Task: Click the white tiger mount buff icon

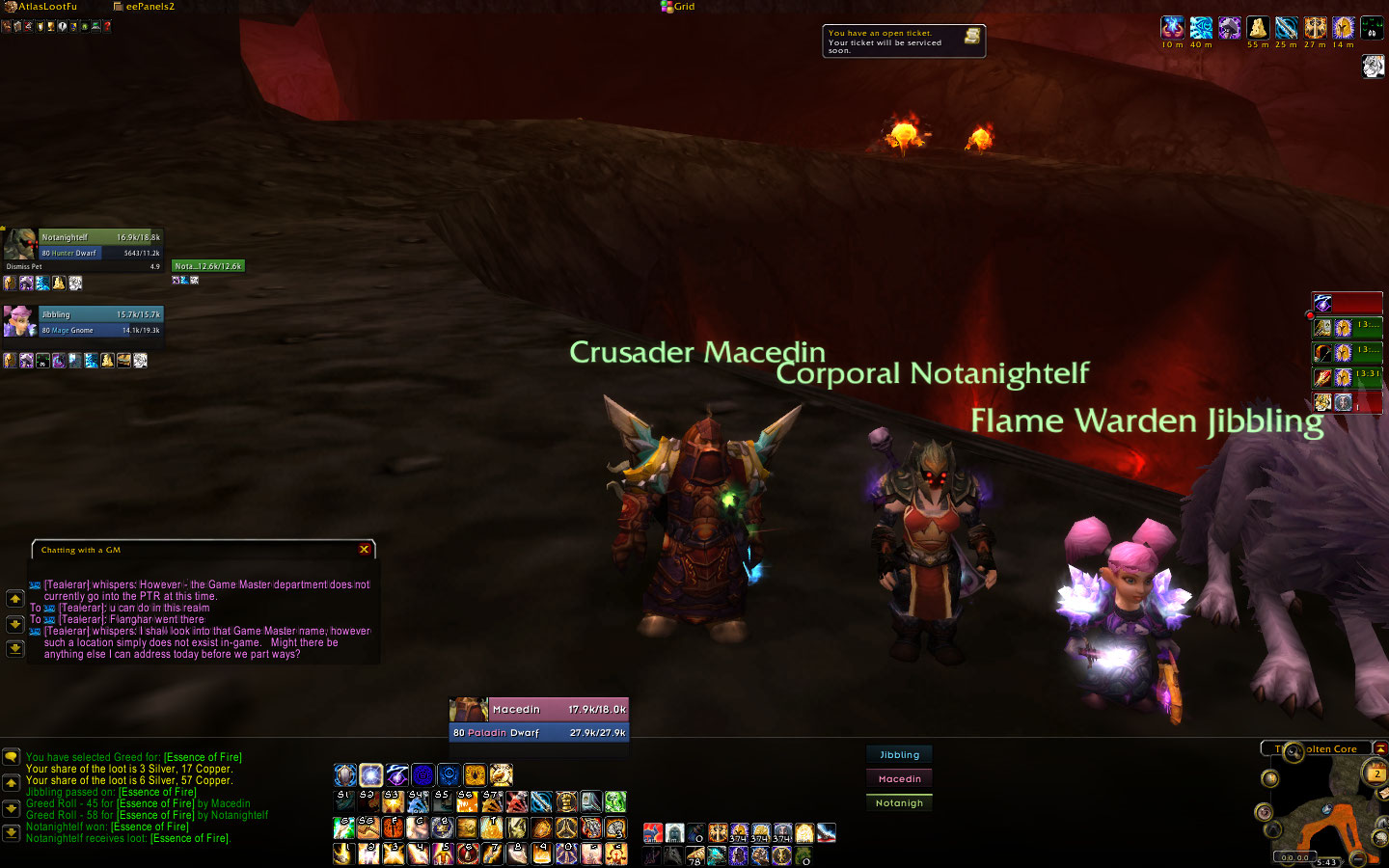Action: pyautogui.click(x=1373, y=66)
